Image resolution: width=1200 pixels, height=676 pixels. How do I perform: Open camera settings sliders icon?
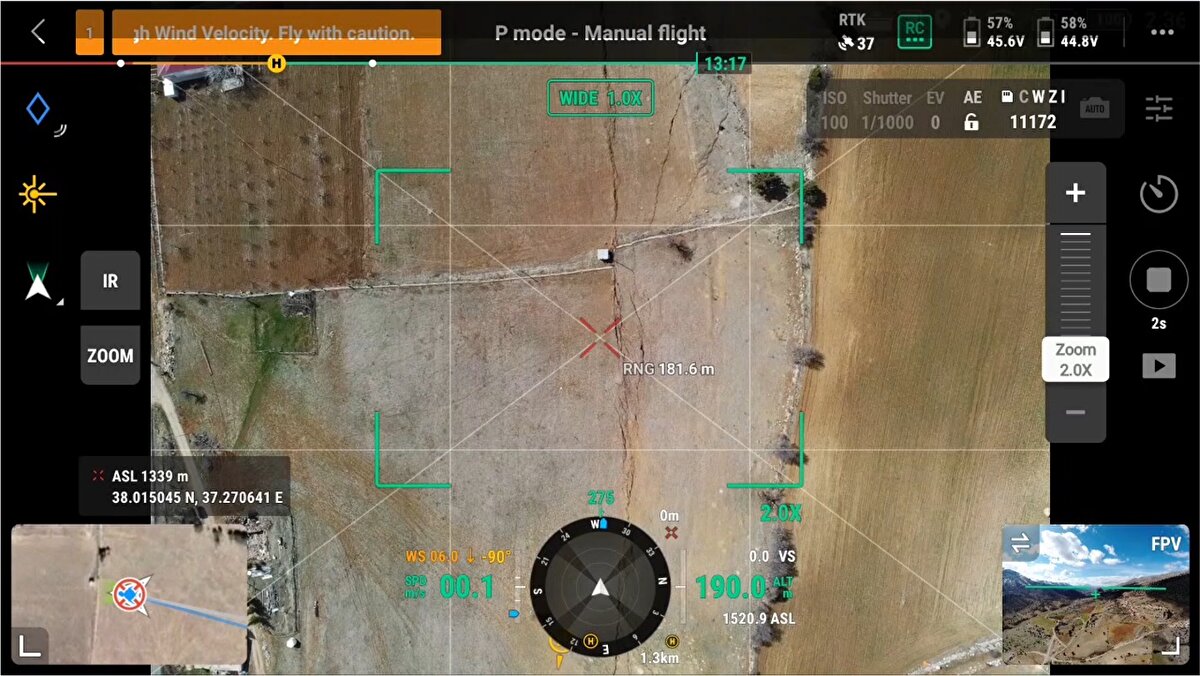click(1159, 109)
